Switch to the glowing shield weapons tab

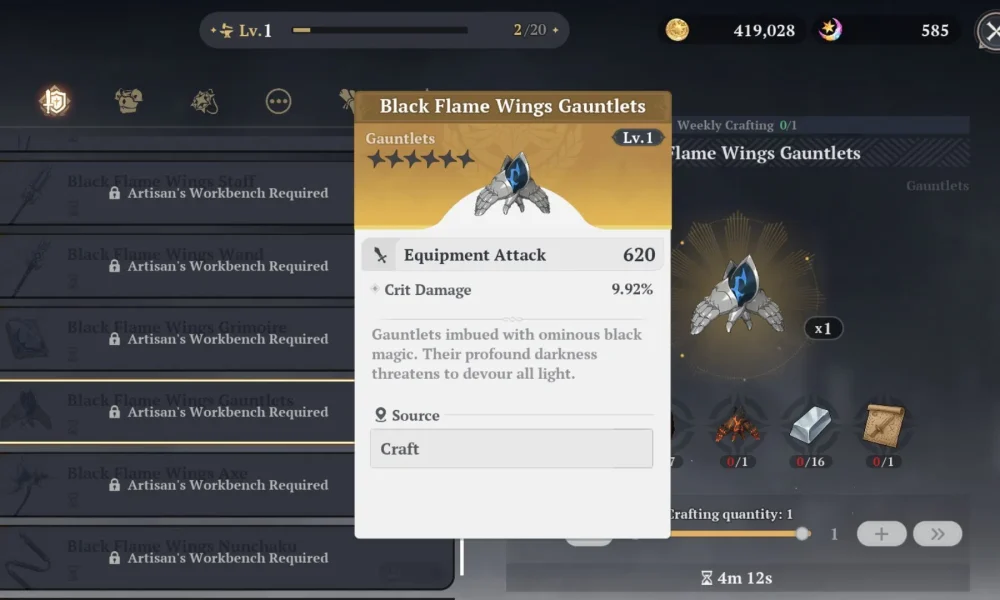coord(54,100)
